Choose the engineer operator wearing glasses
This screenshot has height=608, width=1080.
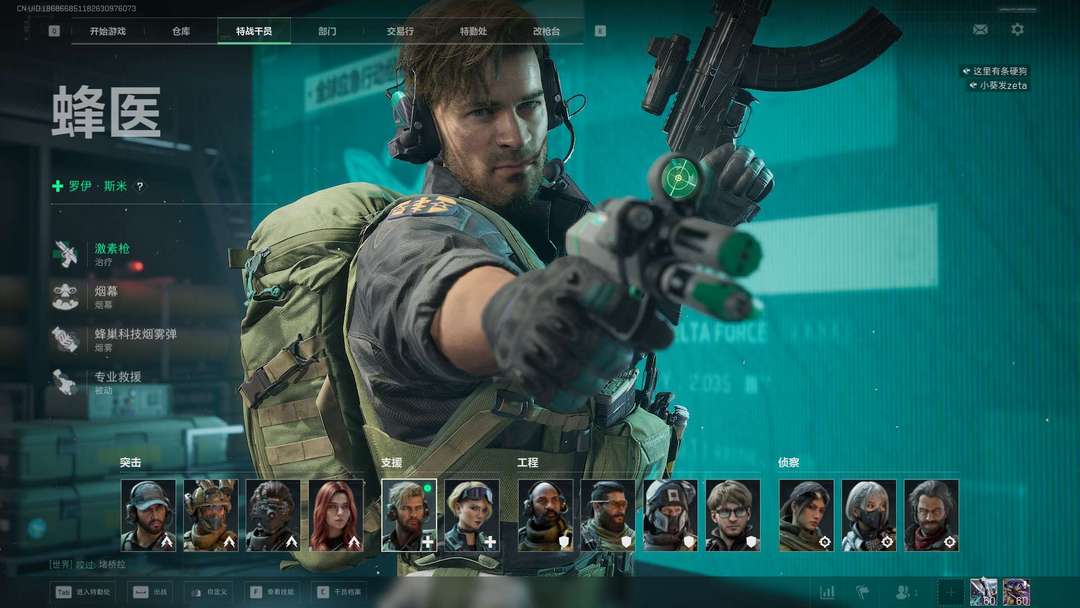[732, 515]
